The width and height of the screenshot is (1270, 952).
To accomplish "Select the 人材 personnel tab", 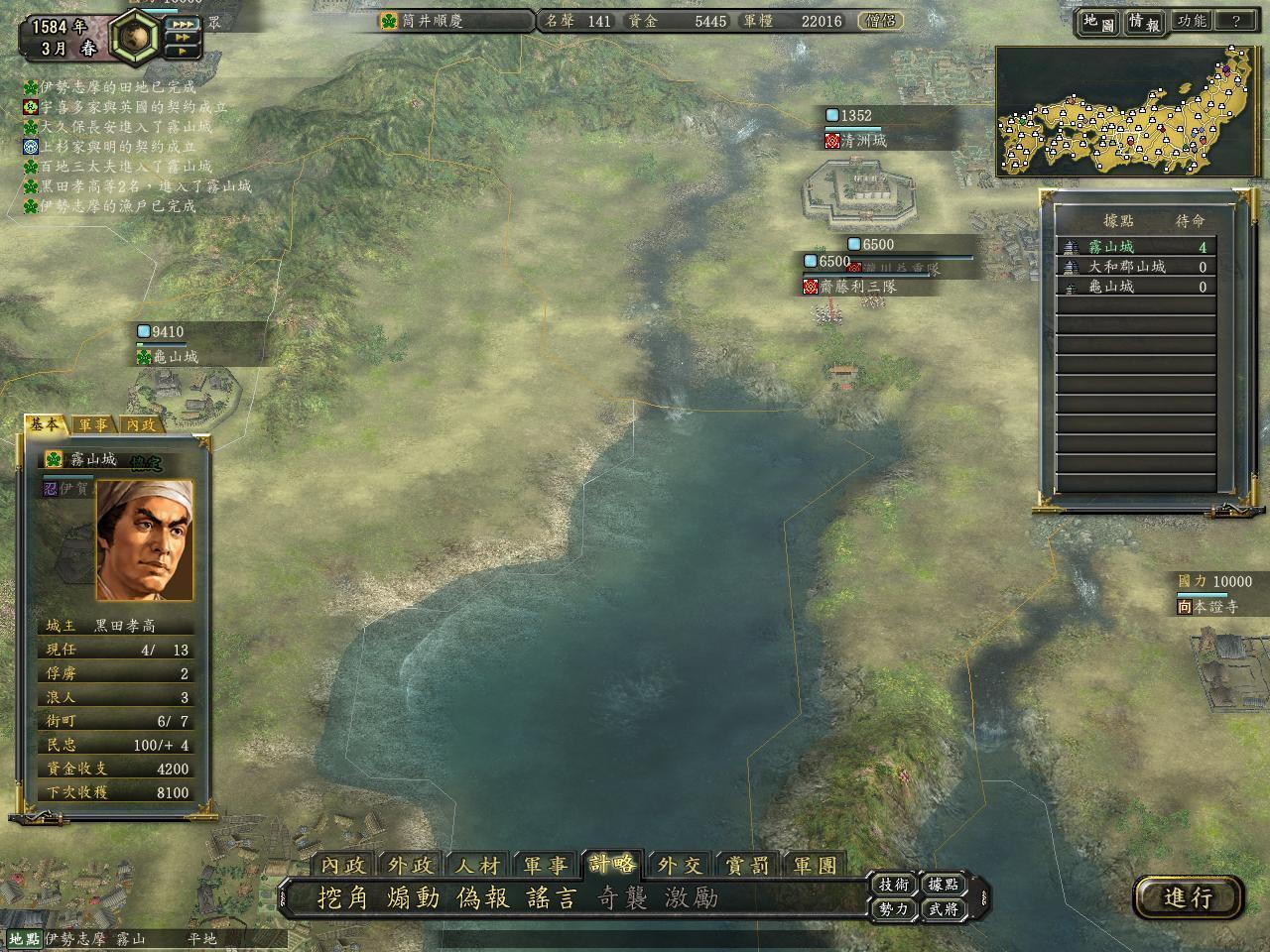I will click(477, 866).
